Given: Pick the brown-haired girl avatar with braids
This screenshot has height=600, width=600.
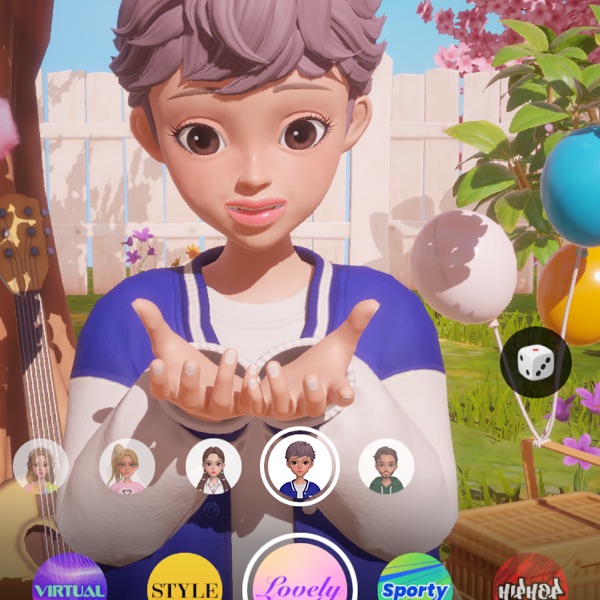Looking at the screenshot, I should [x=214, y=467].
